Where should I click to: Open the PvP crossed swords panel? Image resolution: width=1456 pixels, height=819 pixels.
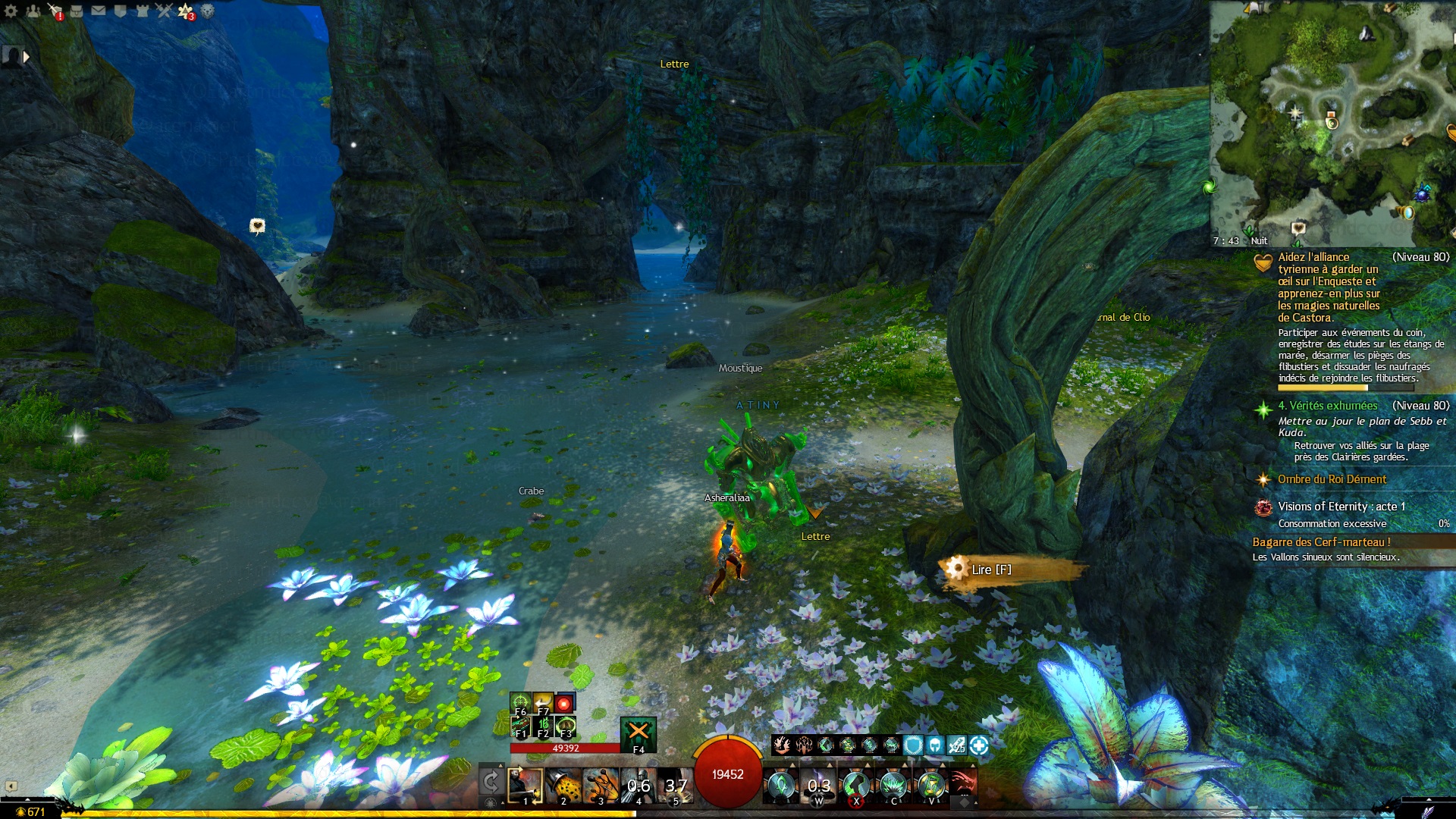164,11
